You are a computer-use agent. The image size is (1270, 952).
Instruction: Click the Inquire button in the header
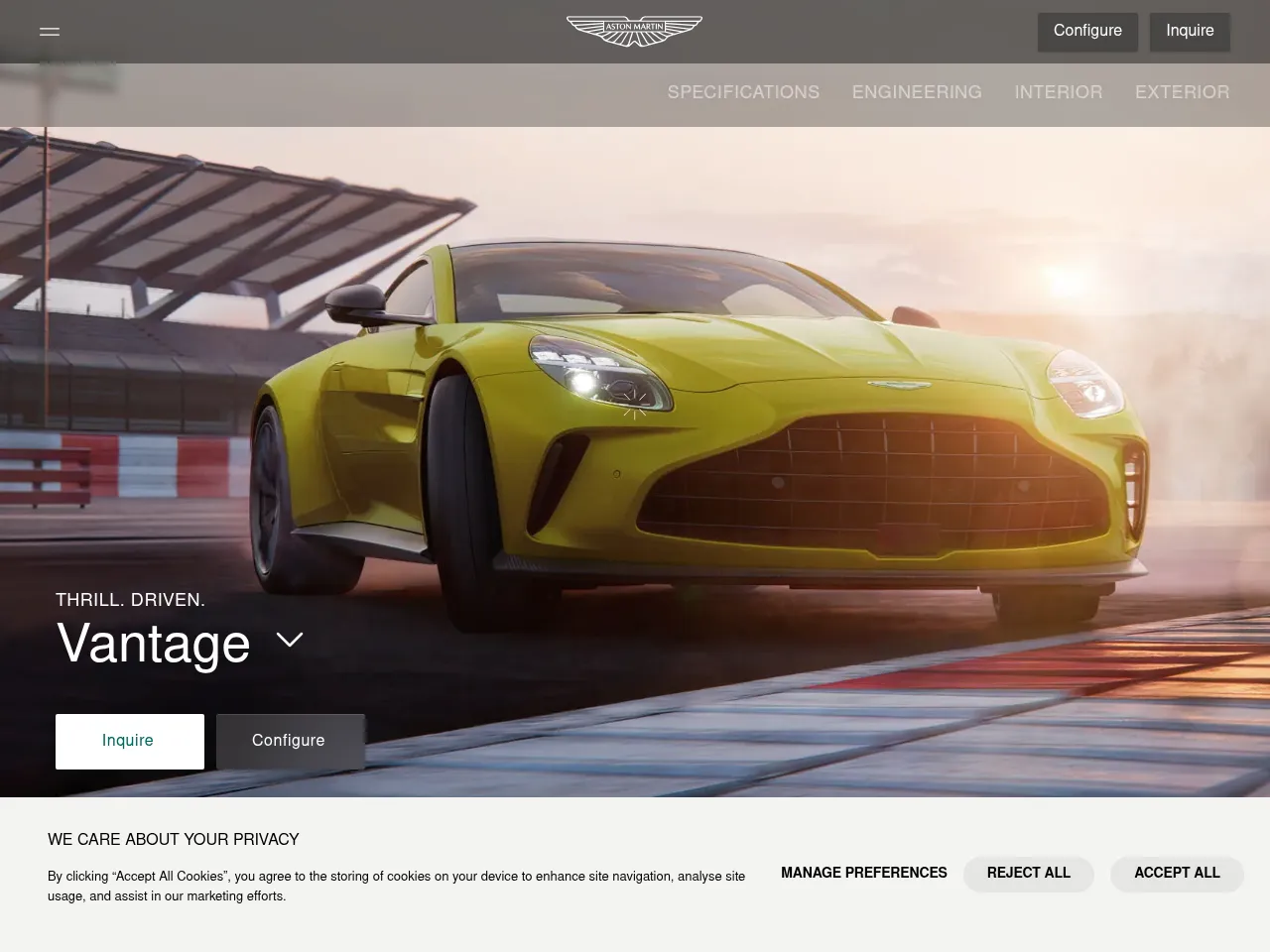[x=1189, y=31]
